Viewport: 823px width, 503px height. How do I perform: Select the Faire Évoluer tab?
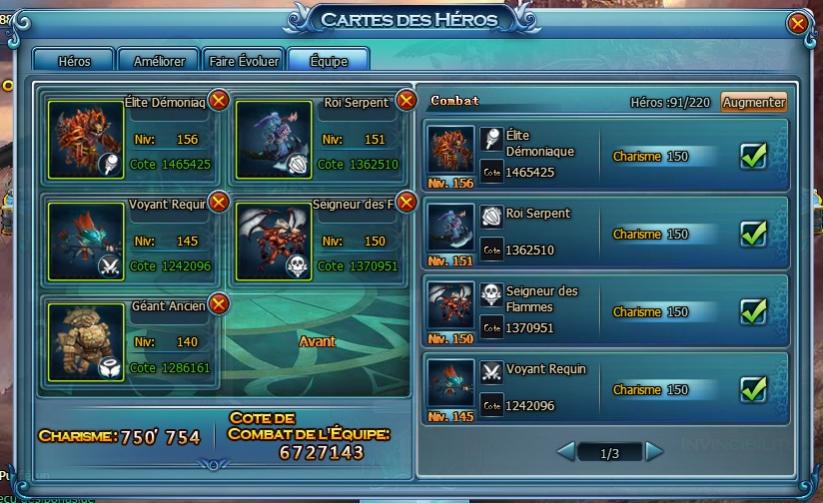coord(244,61)
